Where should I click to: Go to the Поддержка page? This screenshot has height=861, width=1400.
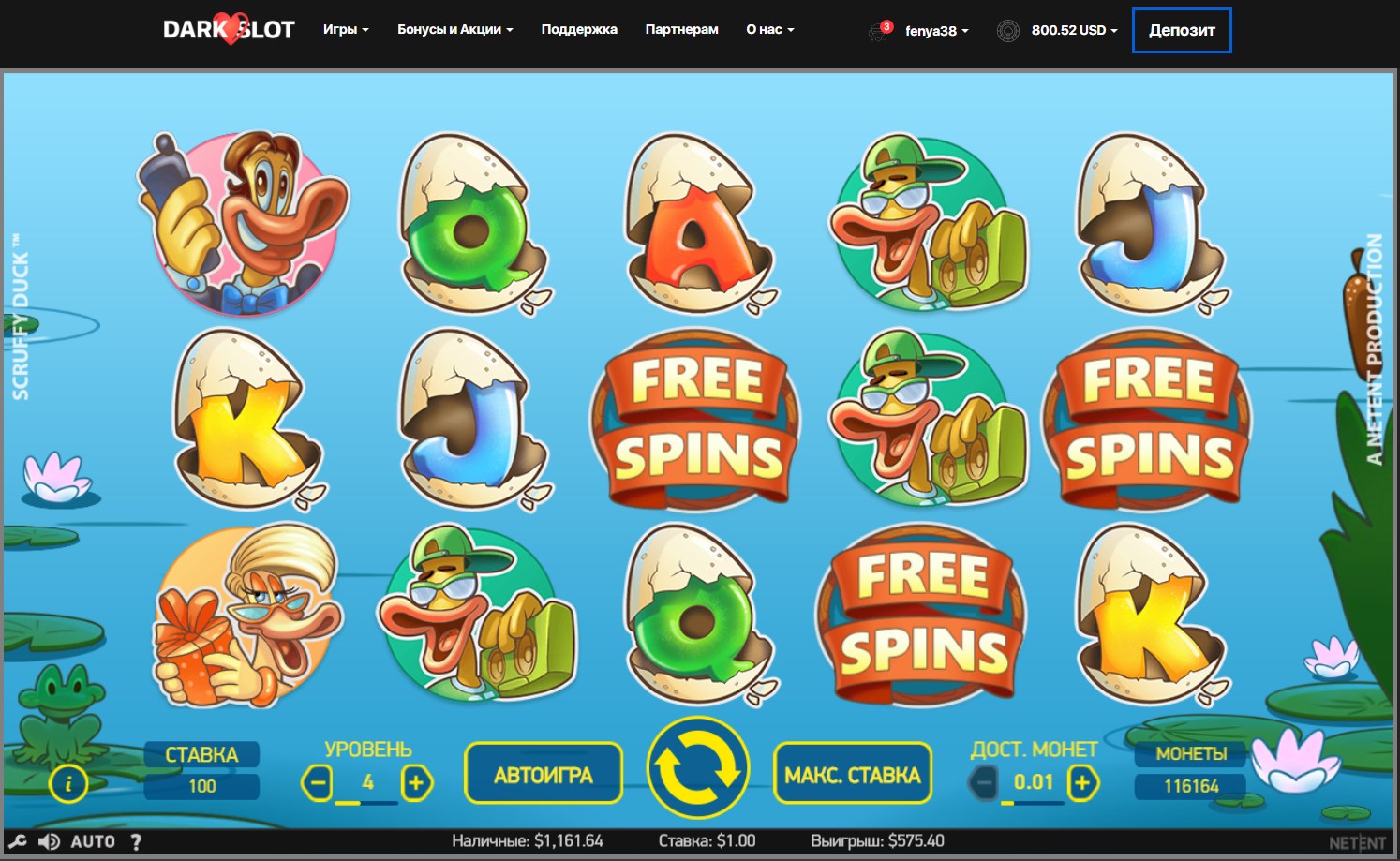[579, 29]
